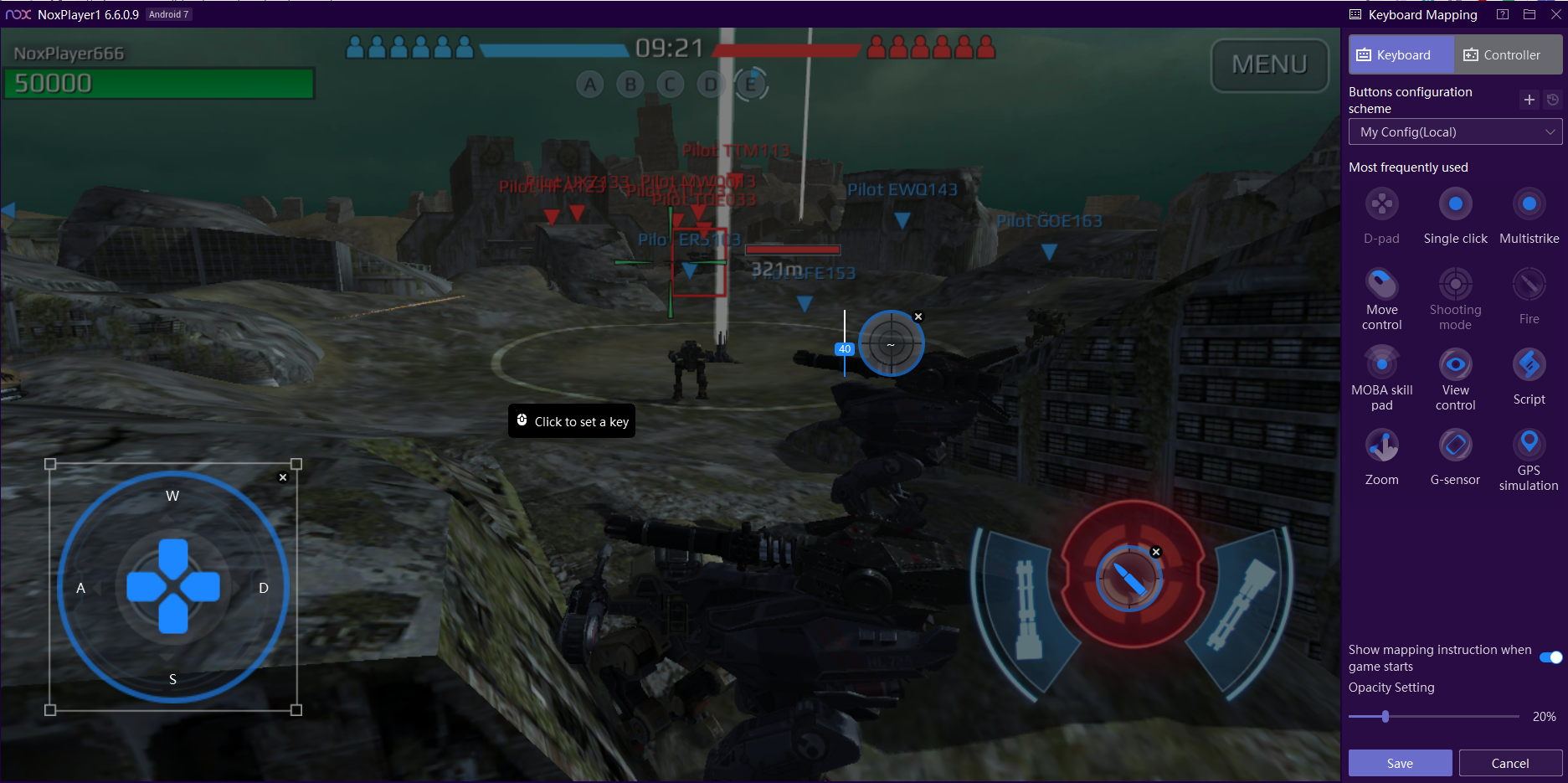
Task: Add a new buttons configuration scheme
Action: (1529, 100)
